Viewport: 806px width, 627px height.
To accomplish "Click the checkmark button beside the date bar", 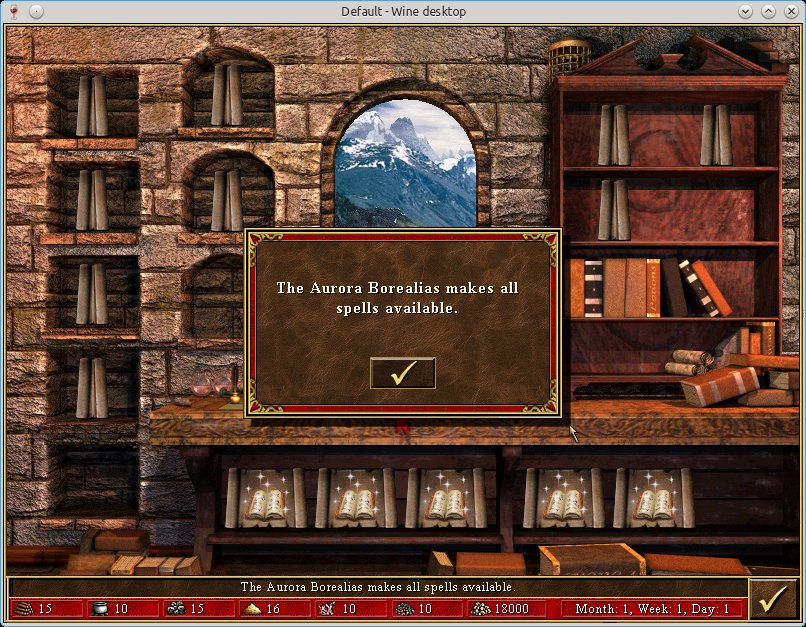I will (x=772, y=598).
